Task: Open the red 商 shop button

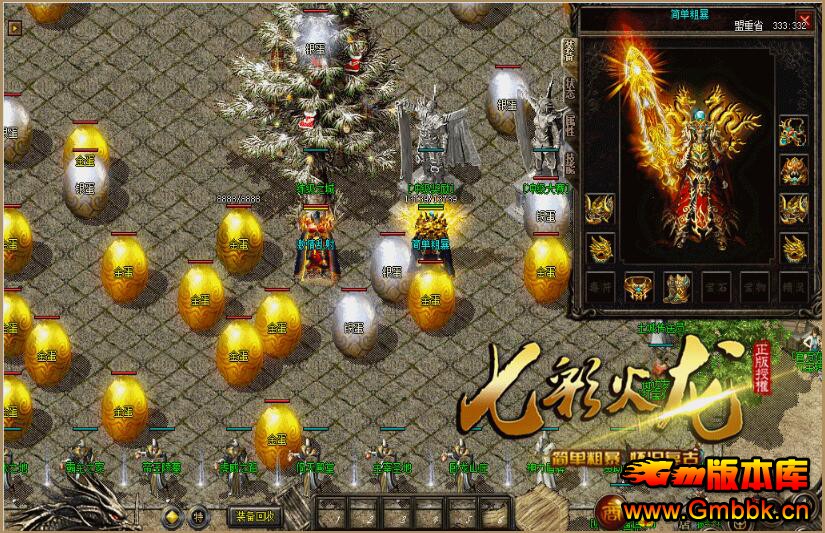Action: (x=609, y=510)
